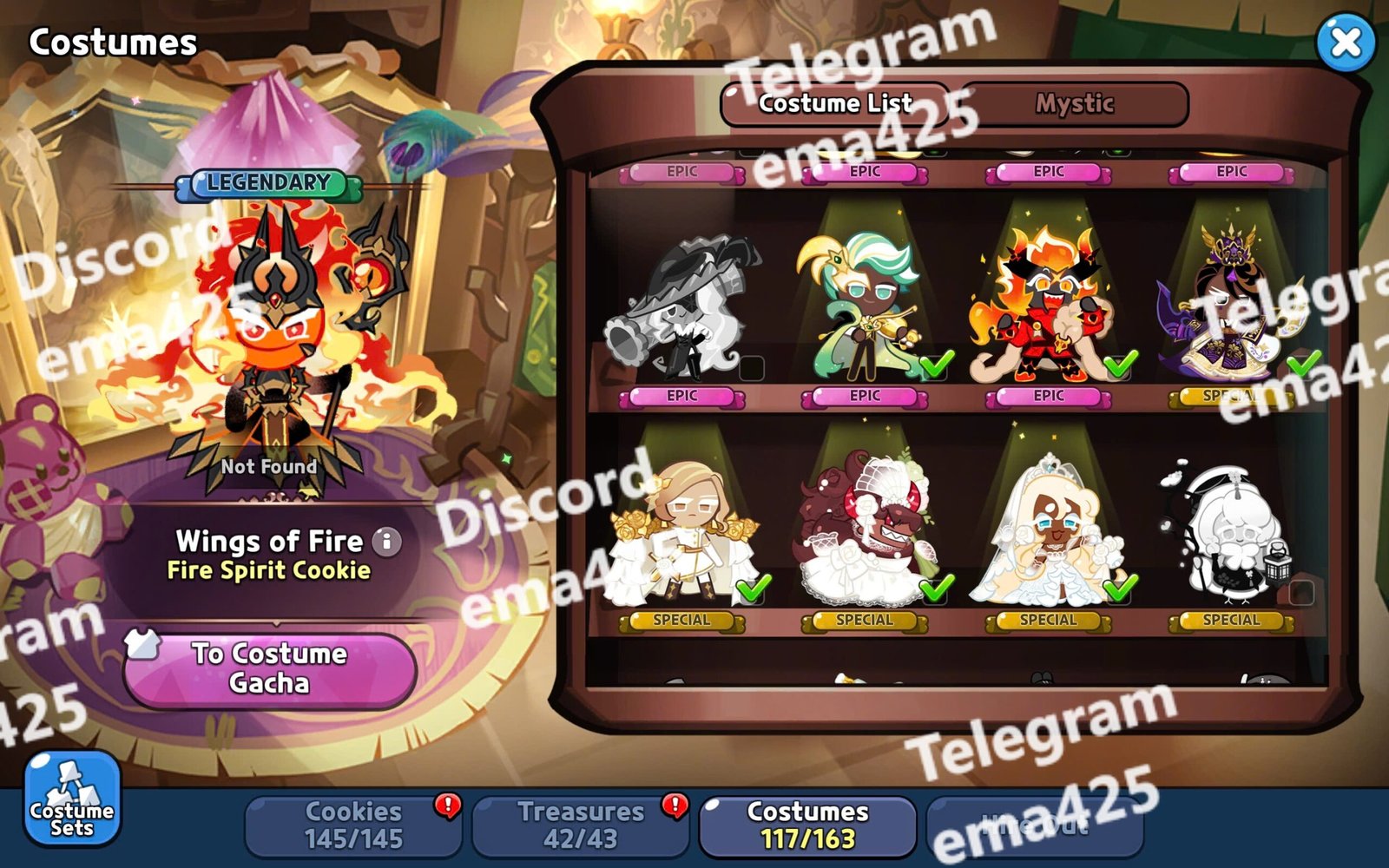Screen dimensions: 1389x868
Task: Open the Cookies 145/145 tab
Action: coord(353,825)
